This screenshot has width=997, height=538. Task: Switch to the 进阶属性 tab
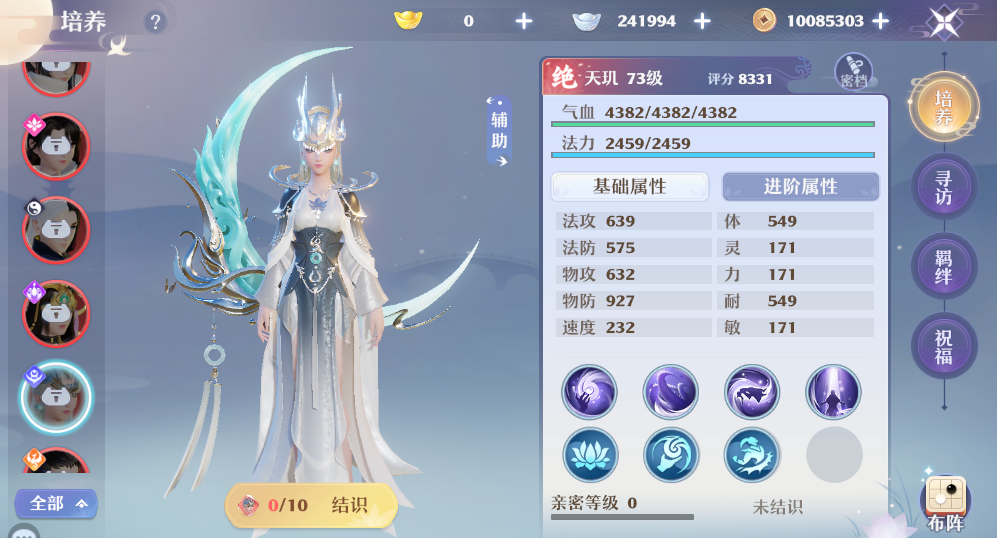(x=800, y=187)
